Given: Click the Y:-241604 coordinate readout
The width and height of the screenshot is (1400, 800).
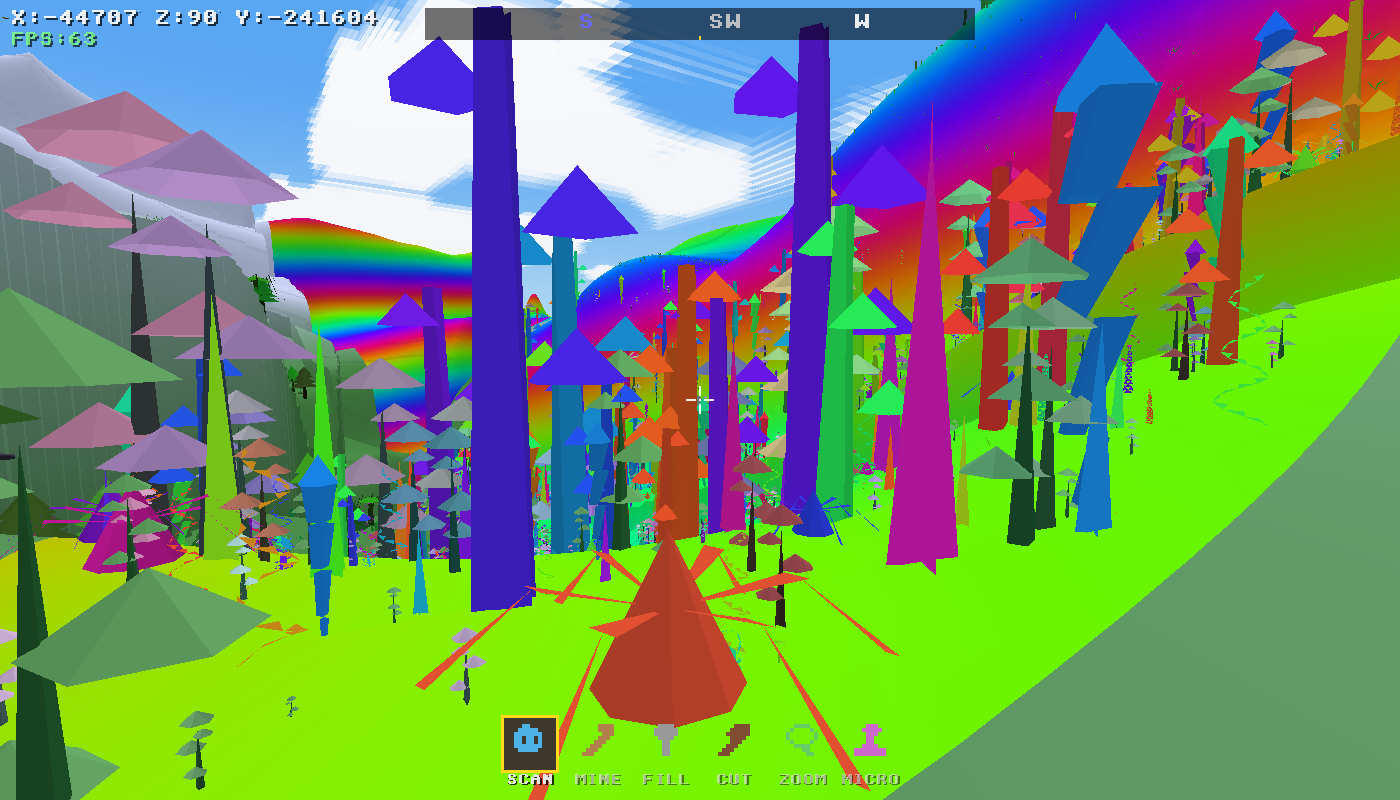Looking at the screenshot, I should (x=310, y=15).
